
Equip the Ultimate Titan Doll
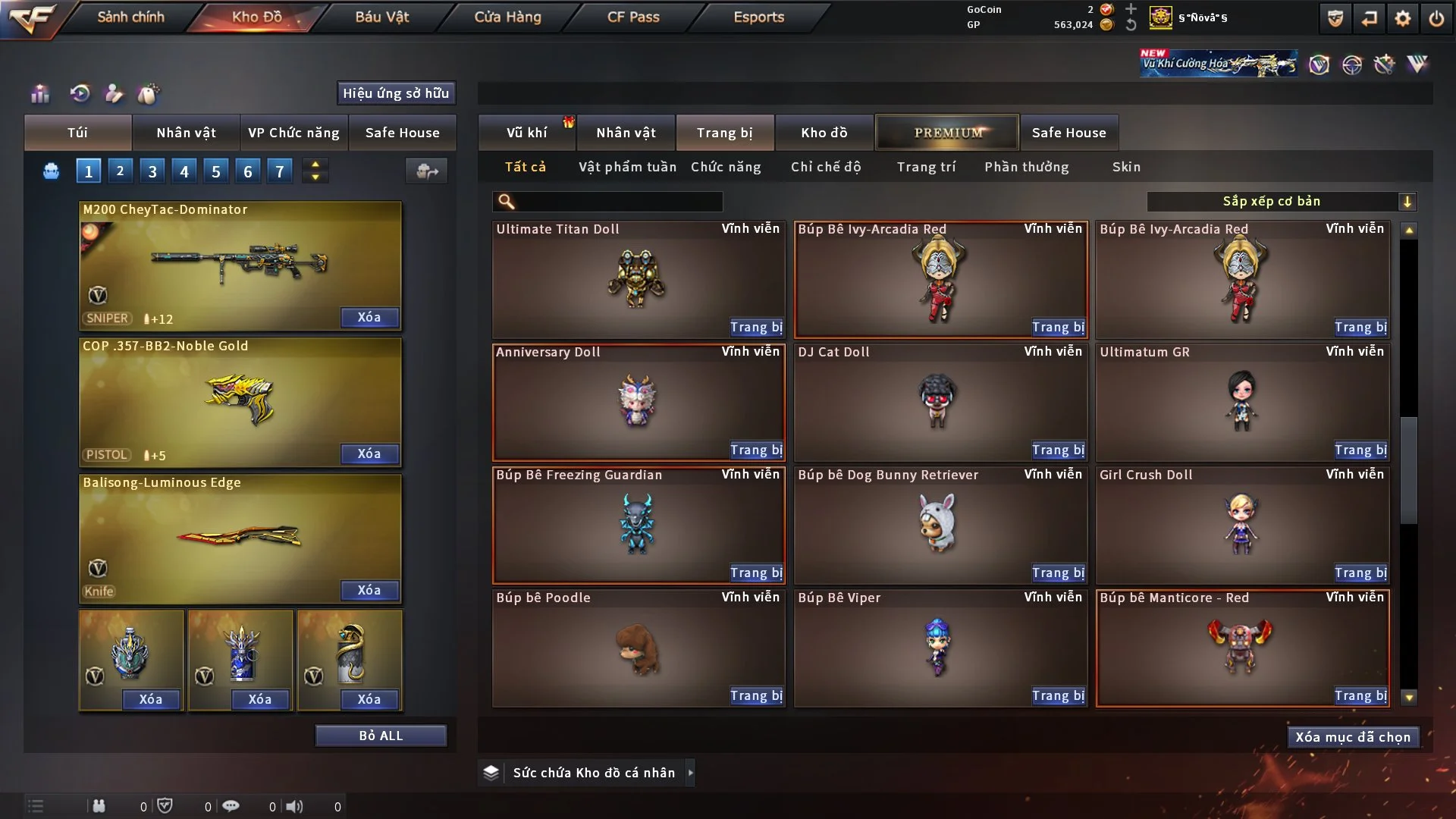click(756, 327)
